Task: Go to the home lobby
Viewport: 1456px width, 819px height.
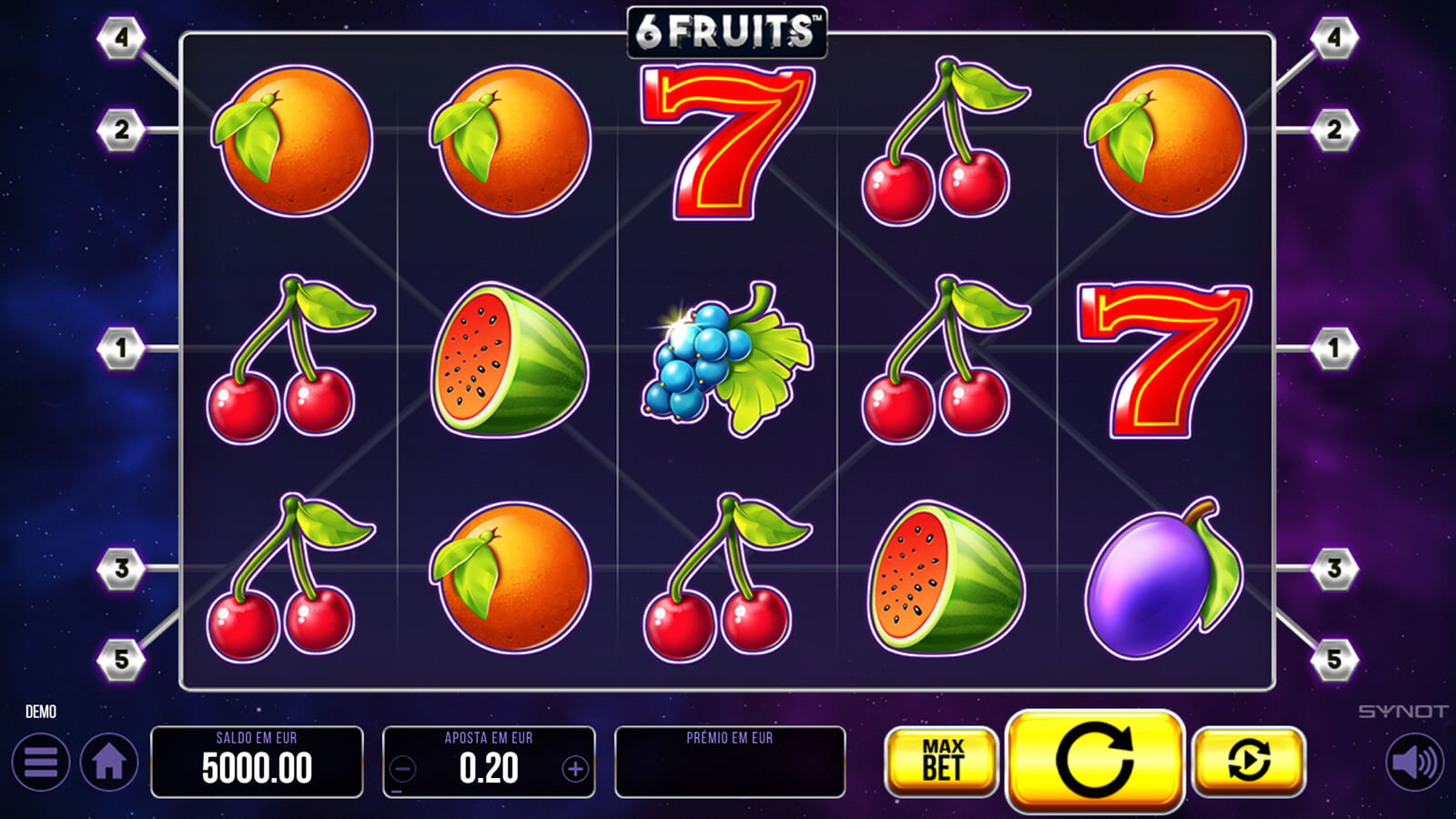Action: click(x=109, y=762)
